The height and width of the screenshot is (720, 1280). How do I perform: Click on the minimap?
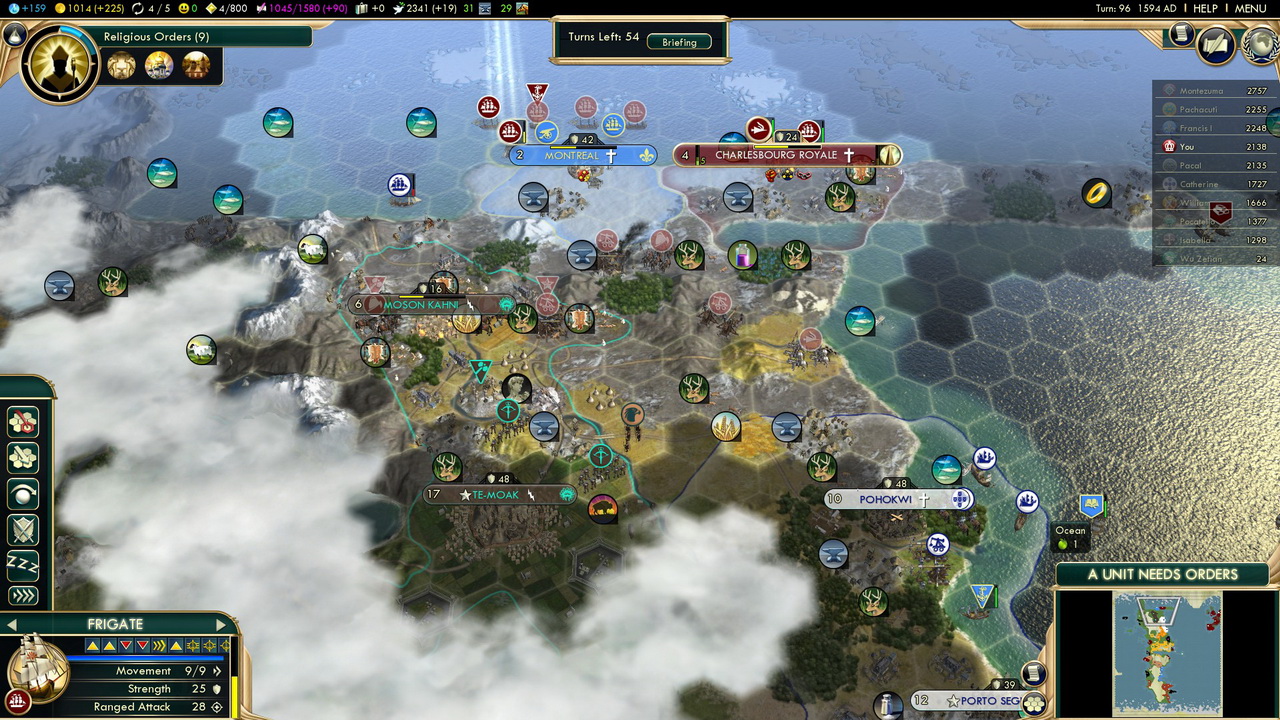tap(1167, 651)
